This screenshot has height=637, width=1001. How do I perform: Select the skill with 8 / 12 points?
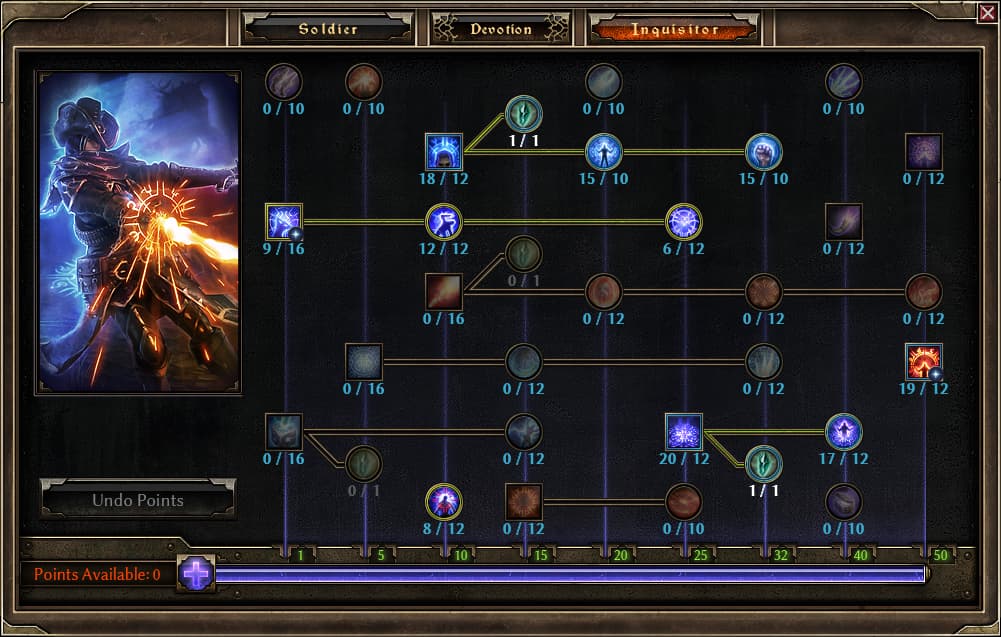click(x=444, y=501)
